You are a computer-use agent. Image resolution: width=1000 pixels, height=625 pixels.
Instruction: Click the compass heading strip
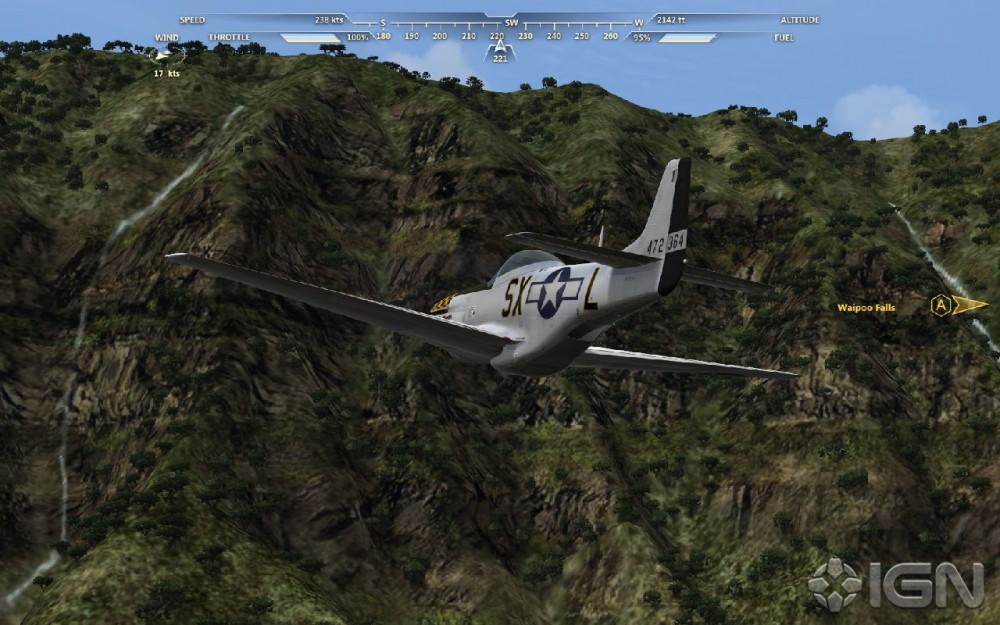(498, 36)
